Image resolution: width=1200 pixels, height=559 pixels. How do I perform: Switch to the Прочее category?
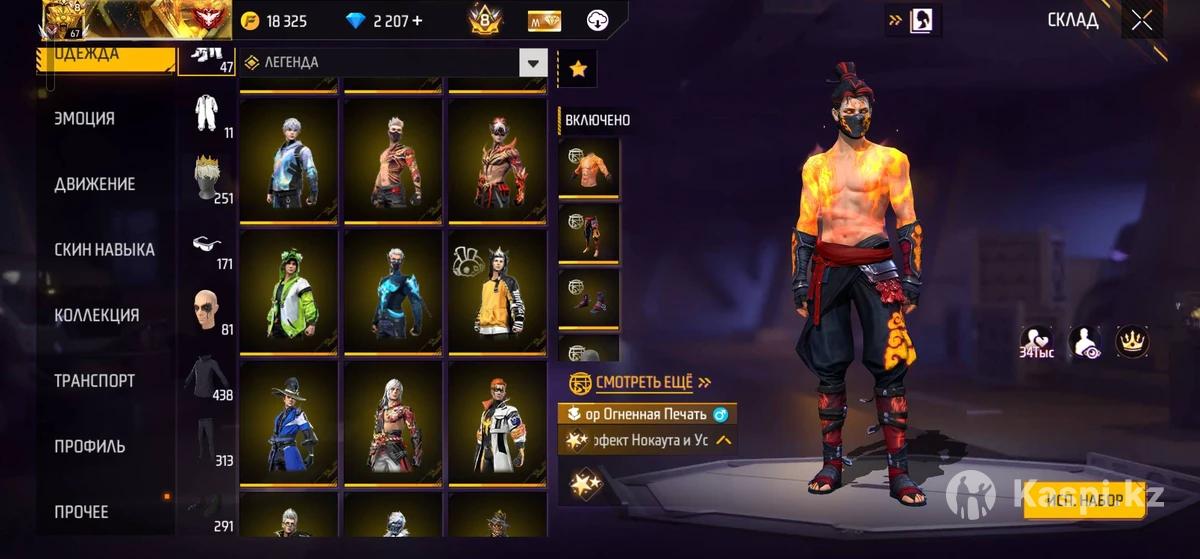coord(81,512)
